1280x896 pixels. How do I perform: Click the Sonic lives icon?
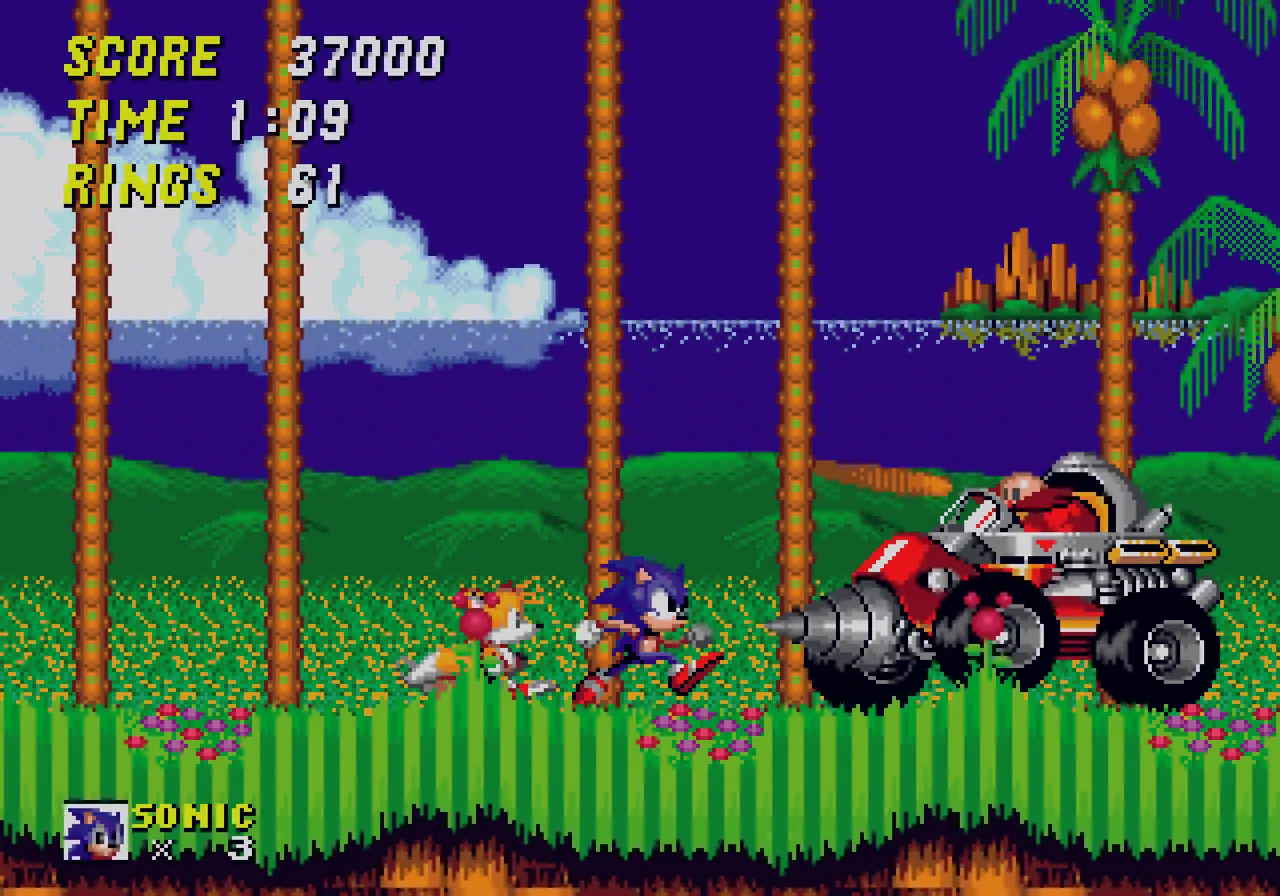click(96, 831)
